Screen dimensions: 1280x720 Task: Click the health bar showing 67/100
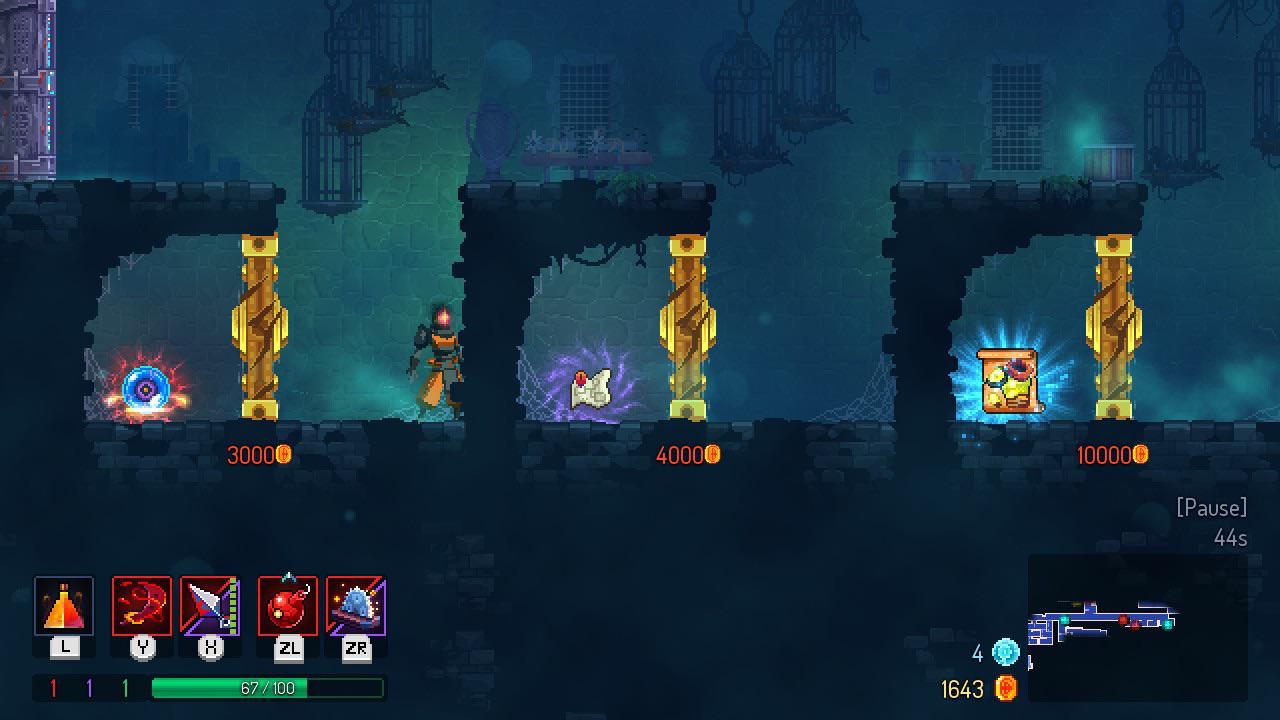(x=268, y=688)
